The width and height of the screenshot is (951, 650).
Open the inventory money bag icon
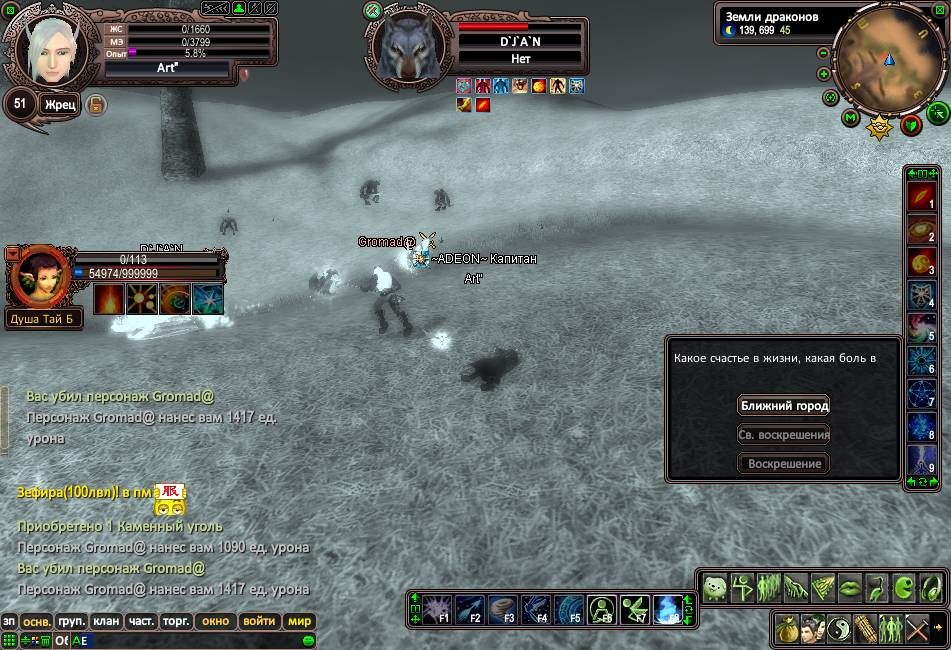pyautogui.click(x=788, y=630)
